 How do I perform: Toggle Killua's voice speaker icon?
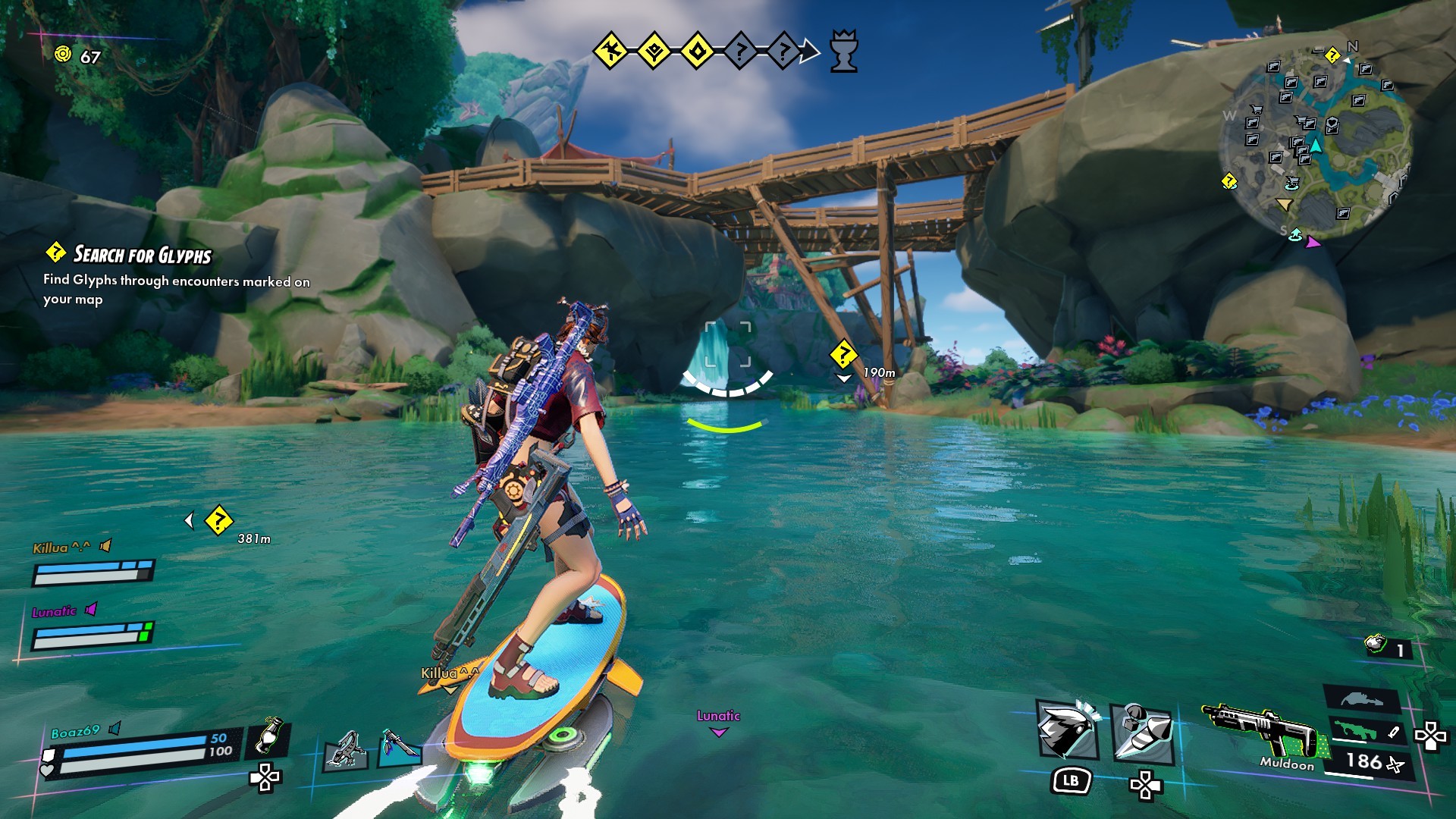(106, 545)
